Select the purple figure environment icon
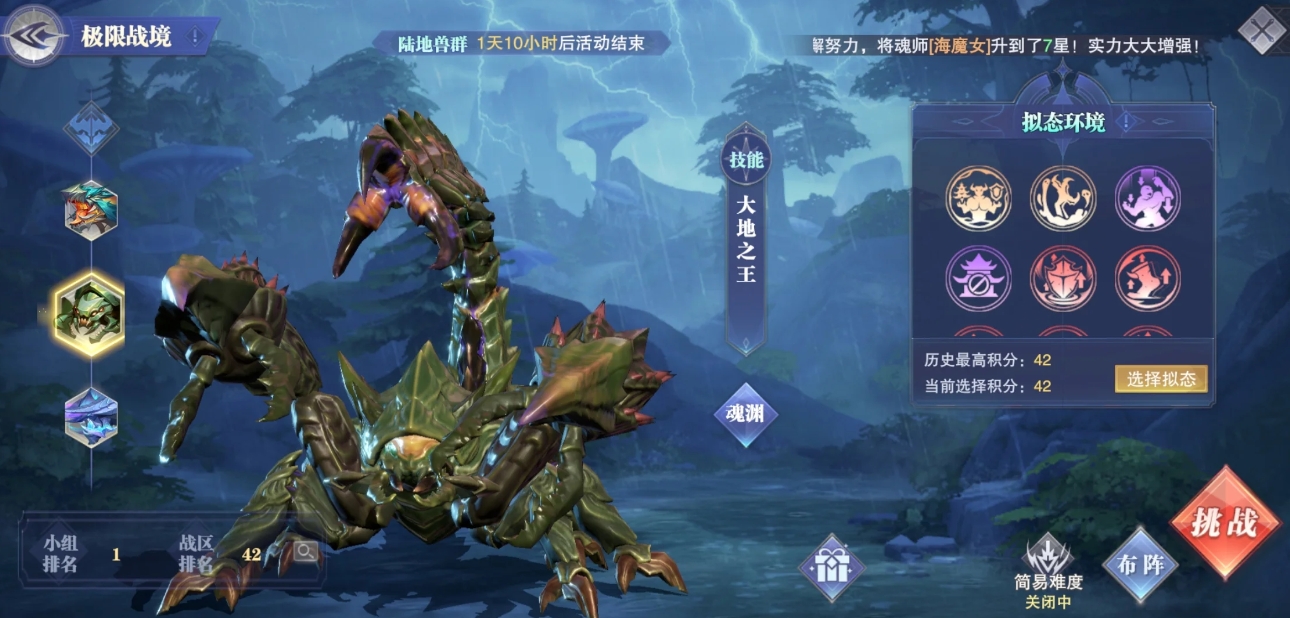Image resolution: width=1290 pixels, height=618 pixels. (1147, 198)
